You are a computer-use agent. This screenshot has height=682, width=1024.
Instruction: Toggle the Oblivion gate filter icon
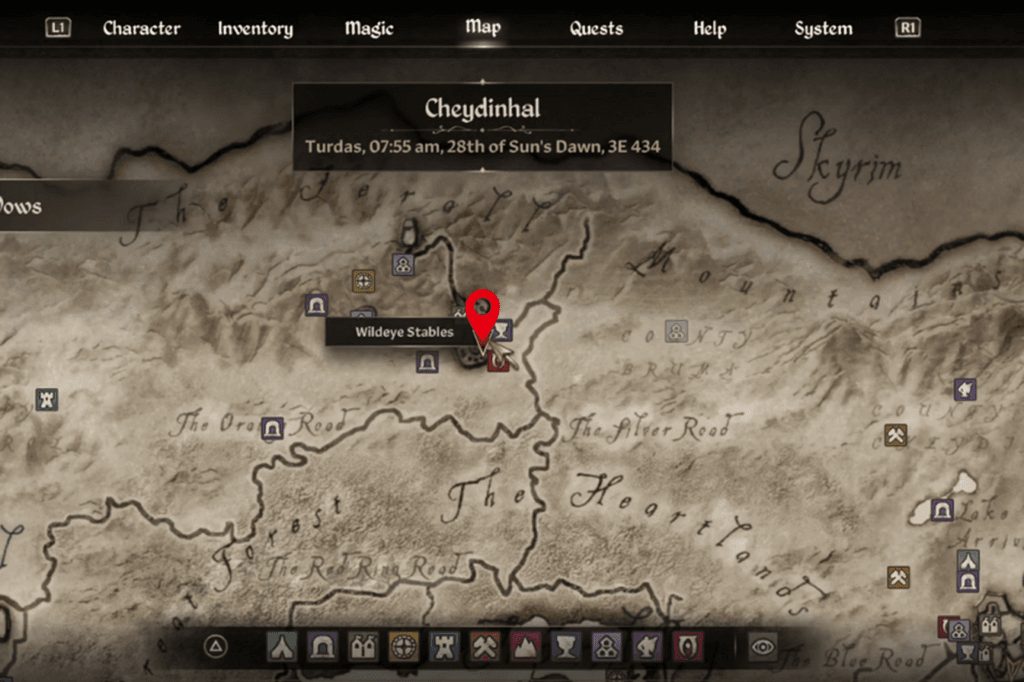tap(689, 647)
